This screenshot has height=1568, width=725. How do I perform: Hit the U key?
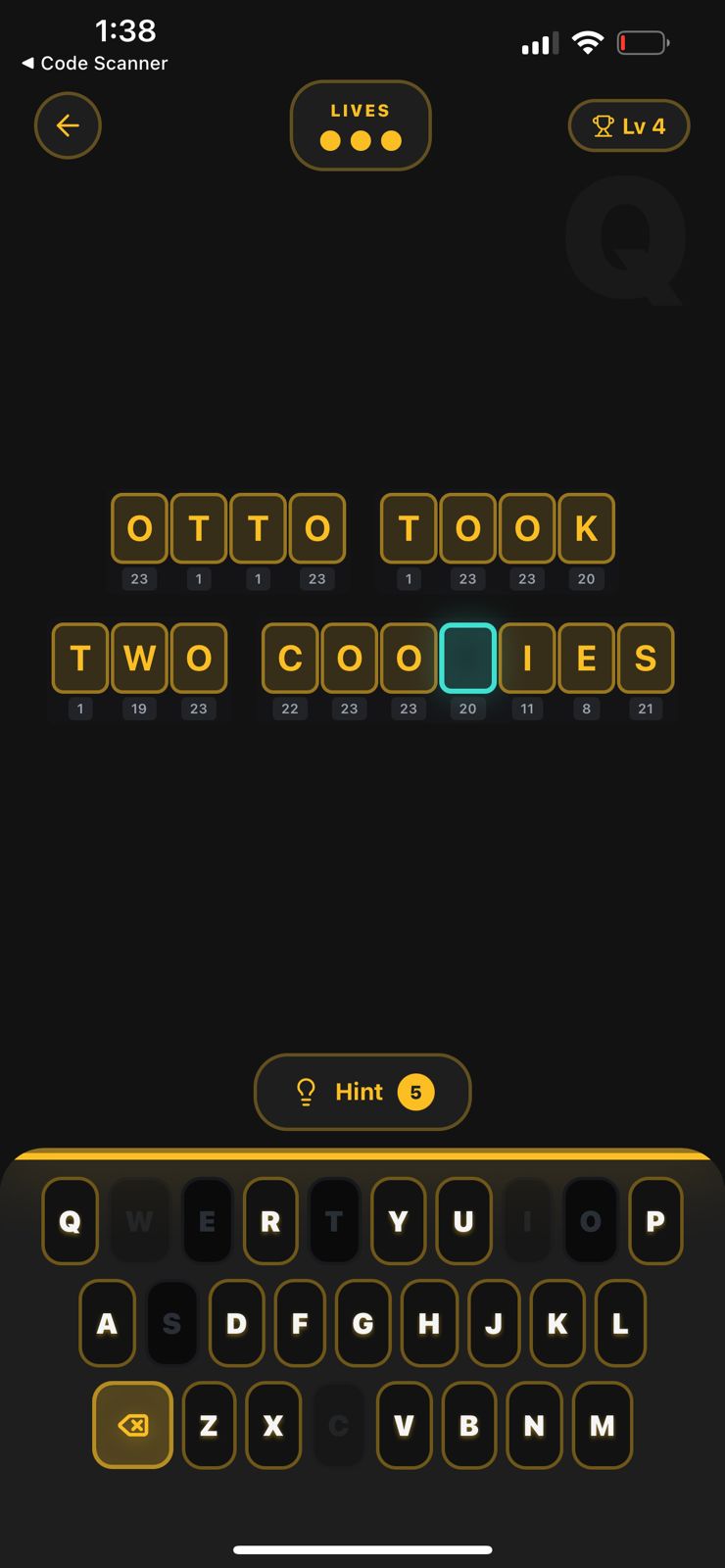tap(462, 1221)
